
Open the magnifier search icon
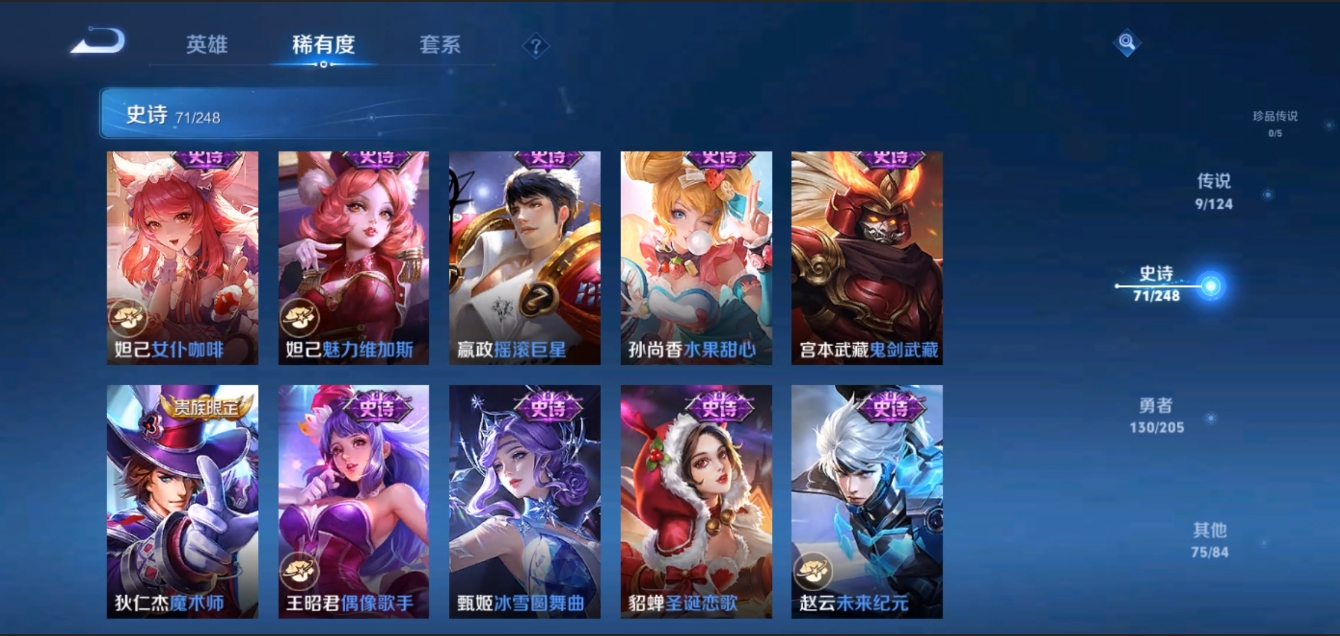(x=1127, y=43)
